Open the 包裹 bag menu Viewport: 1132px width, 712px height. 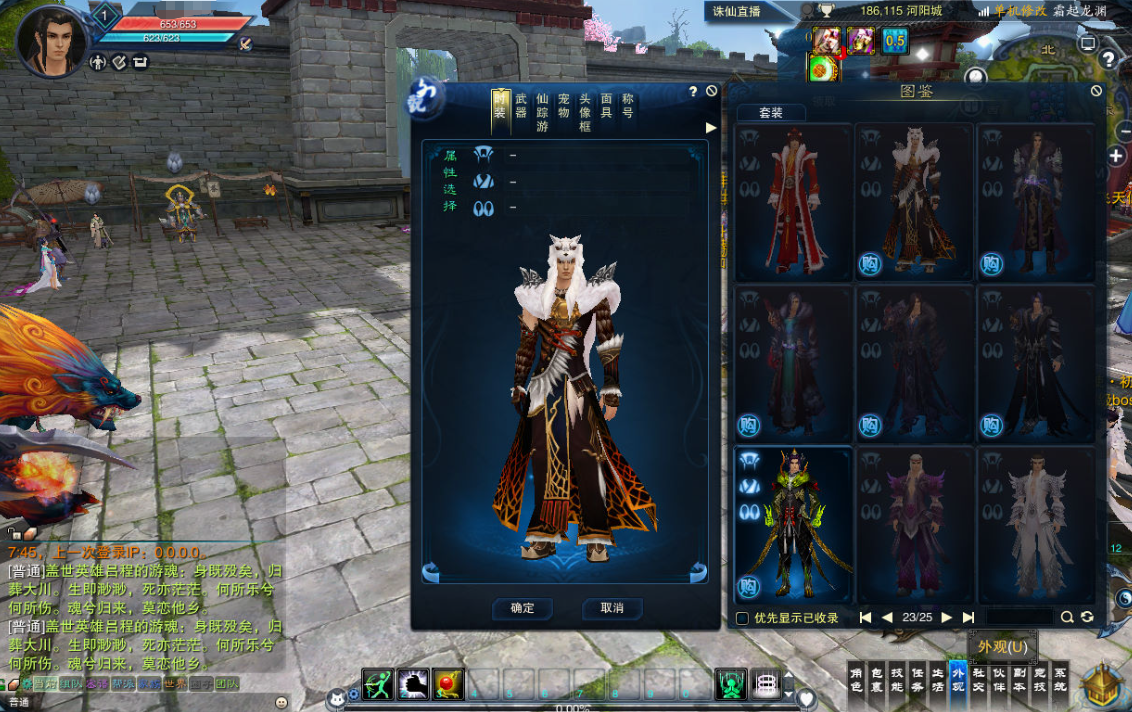pyautogui.click(x=876, y=680)
